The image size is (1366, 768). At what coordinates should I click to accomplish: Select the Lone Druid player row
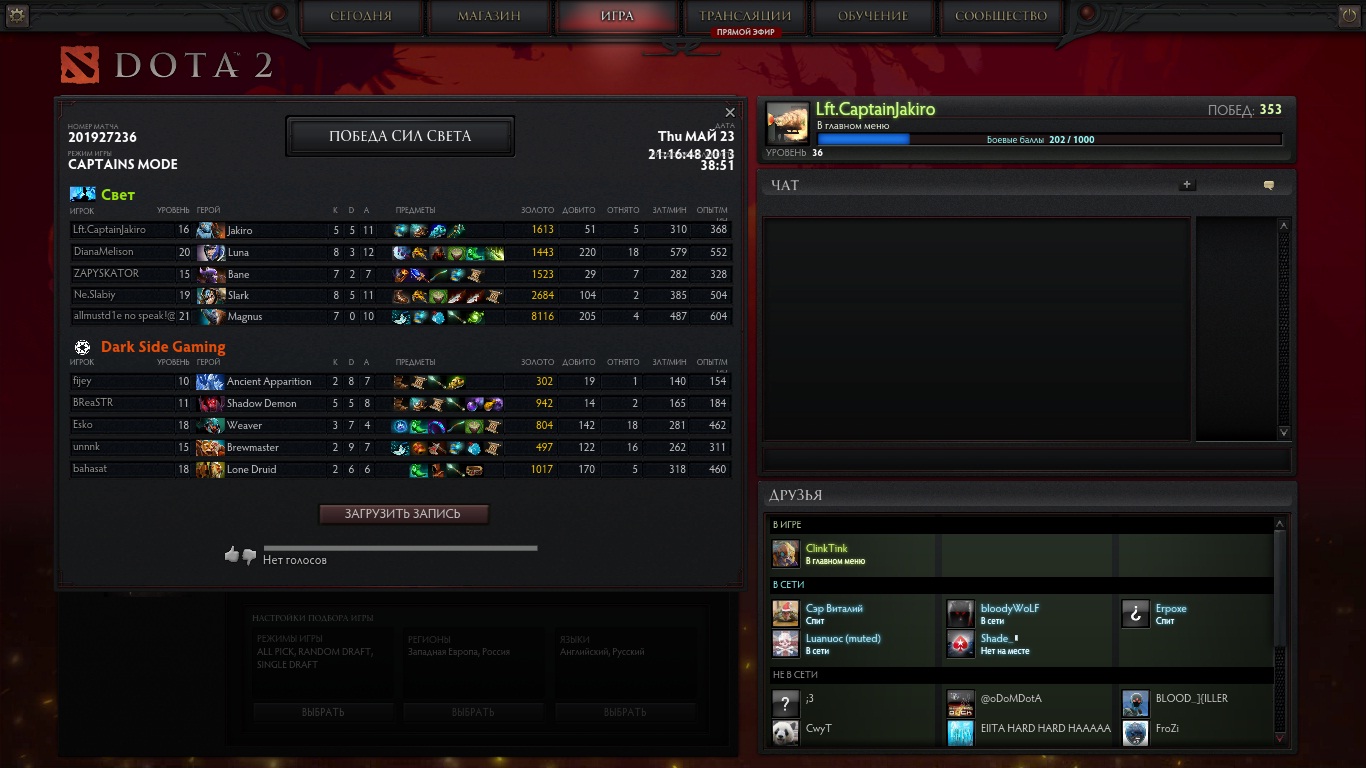400,470
